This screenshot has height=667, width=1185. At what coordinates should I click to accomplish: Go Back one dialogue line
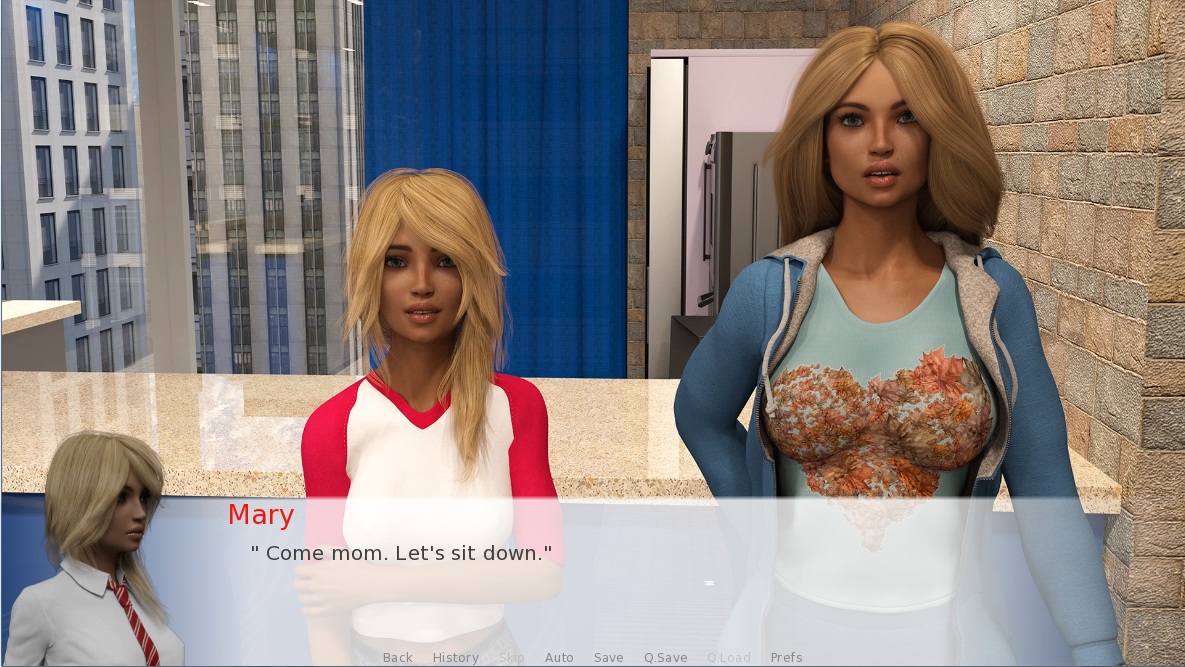(397, 657)
